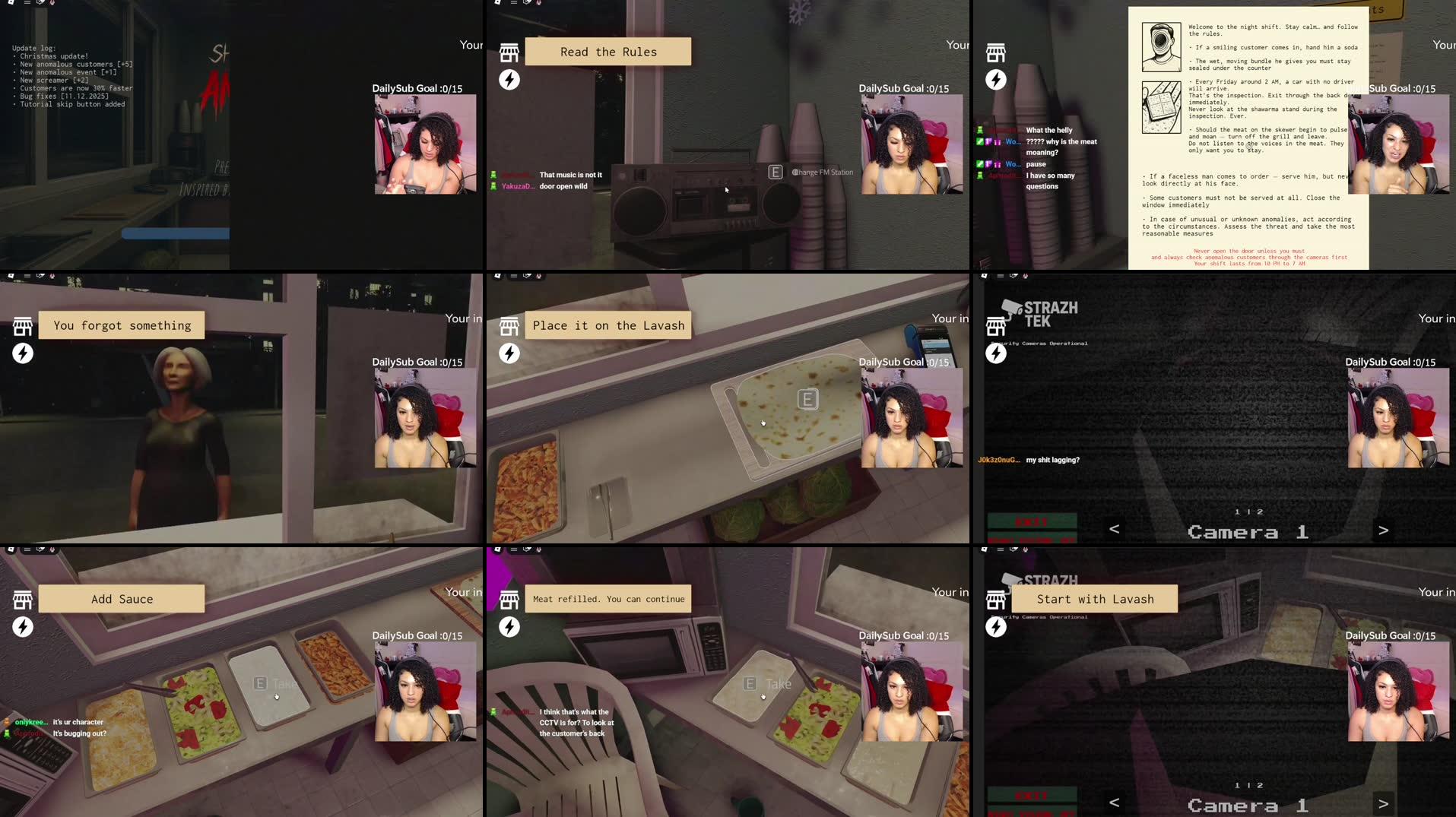1456x817 pixels.
Task: Click the loading progress bar on the title screen
Action: point(175,233)
